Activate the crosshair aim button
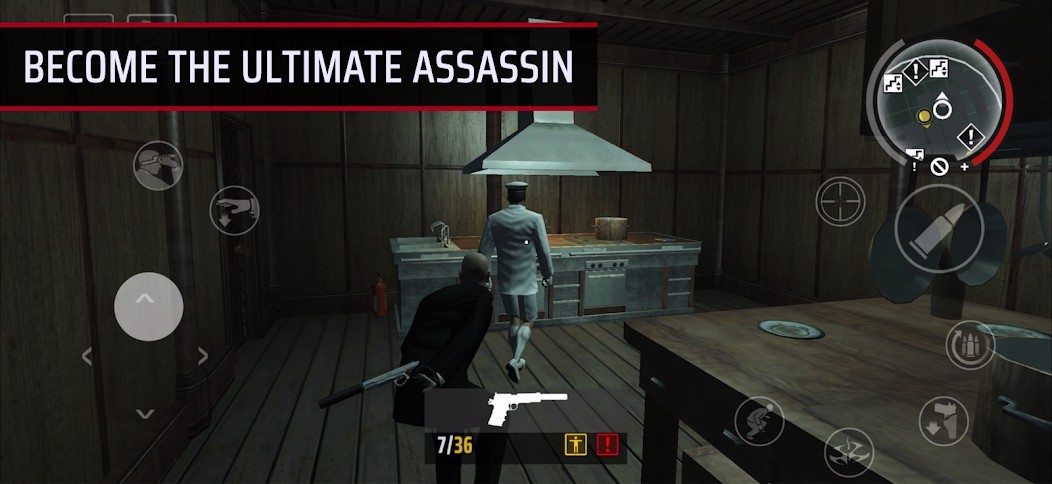Screen dimensions: 1052x484 [x=841, y=200]
